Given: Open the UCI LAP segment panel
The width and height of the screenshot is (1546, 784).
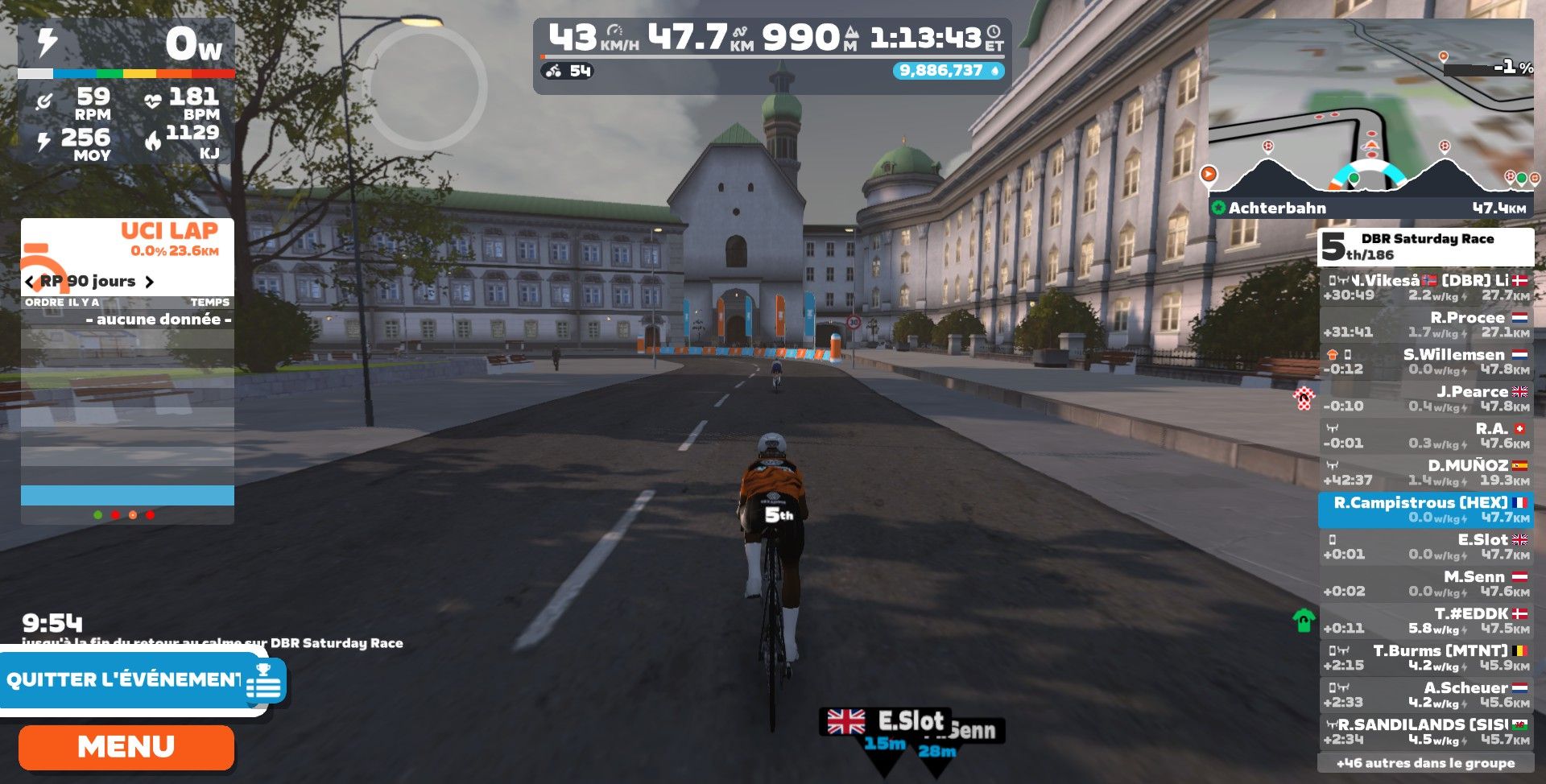Looking at the screenshot, I should pyautogui.click(x=127, y=240).
